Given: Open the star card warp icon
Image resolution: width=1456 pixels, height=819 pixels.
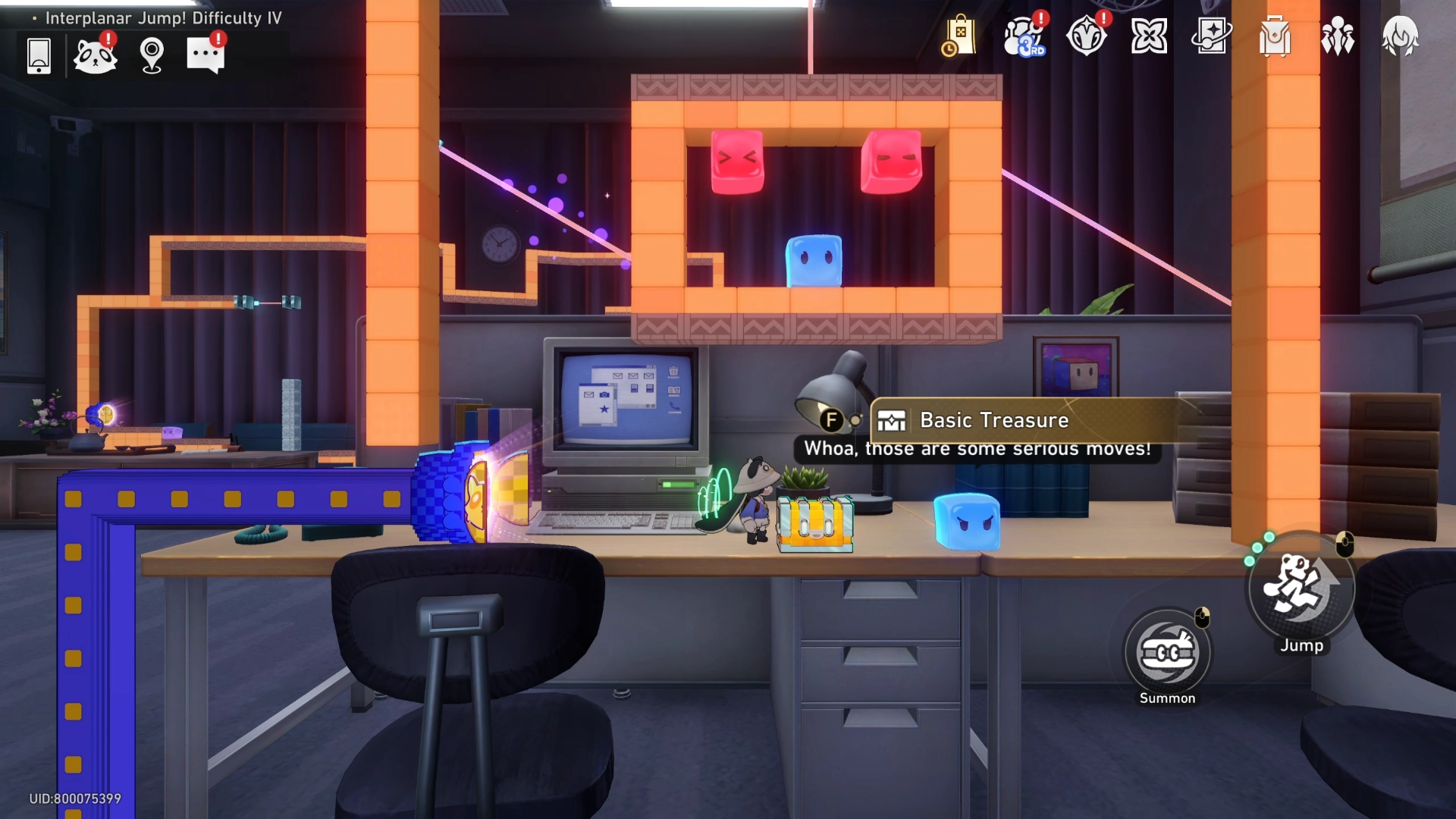Looking at the screenshot, I should 1211,36.
